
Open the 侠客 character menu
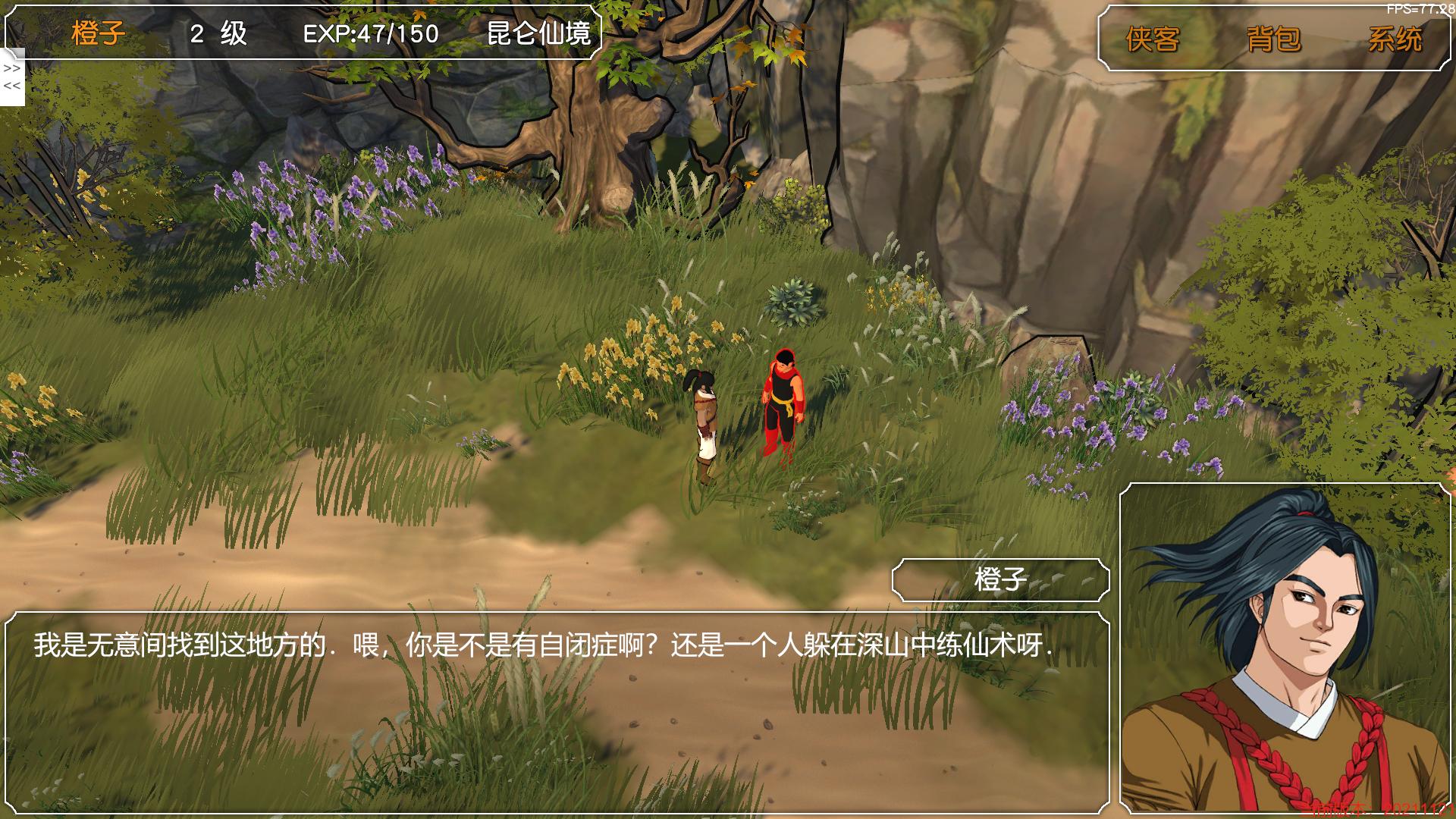pos(1153,39)
